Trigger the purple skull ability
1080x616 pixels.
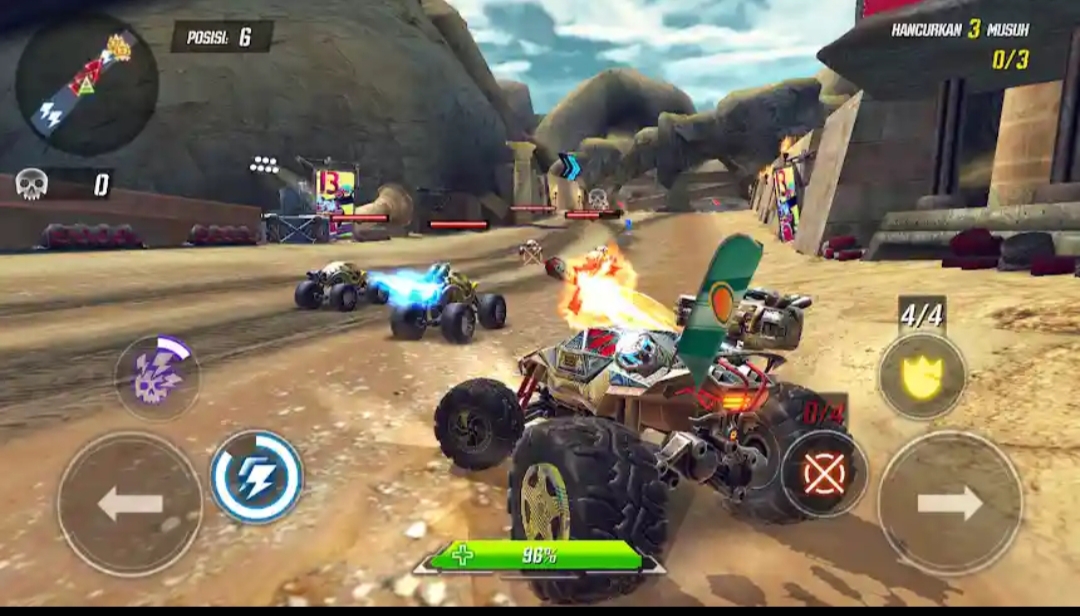click(x=157, y=376)
